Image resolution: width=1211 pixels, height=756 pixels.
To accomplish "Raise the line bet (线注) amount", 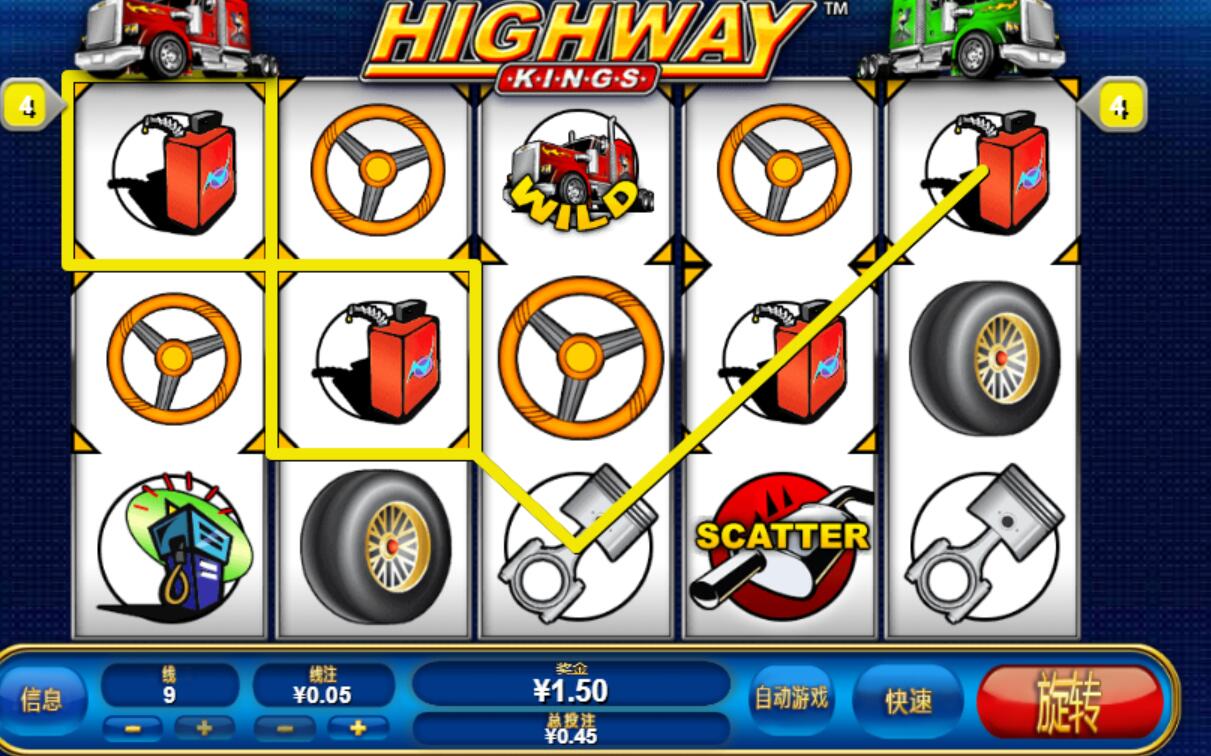I will point(357,728).
